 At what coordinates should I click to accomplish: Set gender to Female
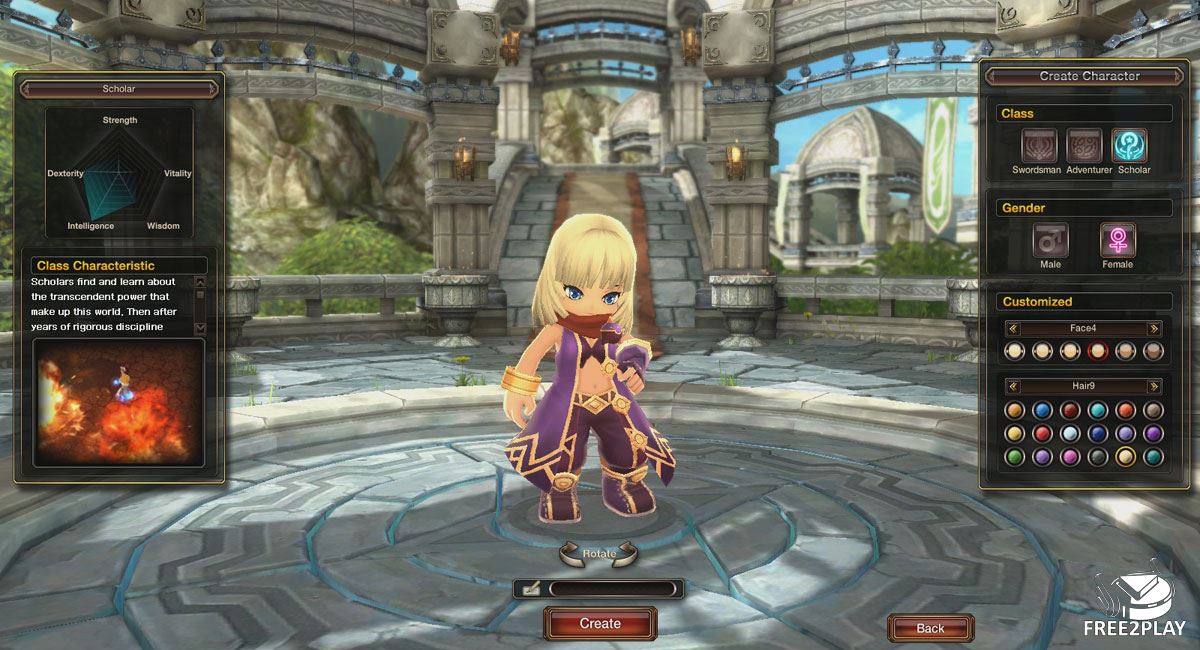(x=1117, y=241)
